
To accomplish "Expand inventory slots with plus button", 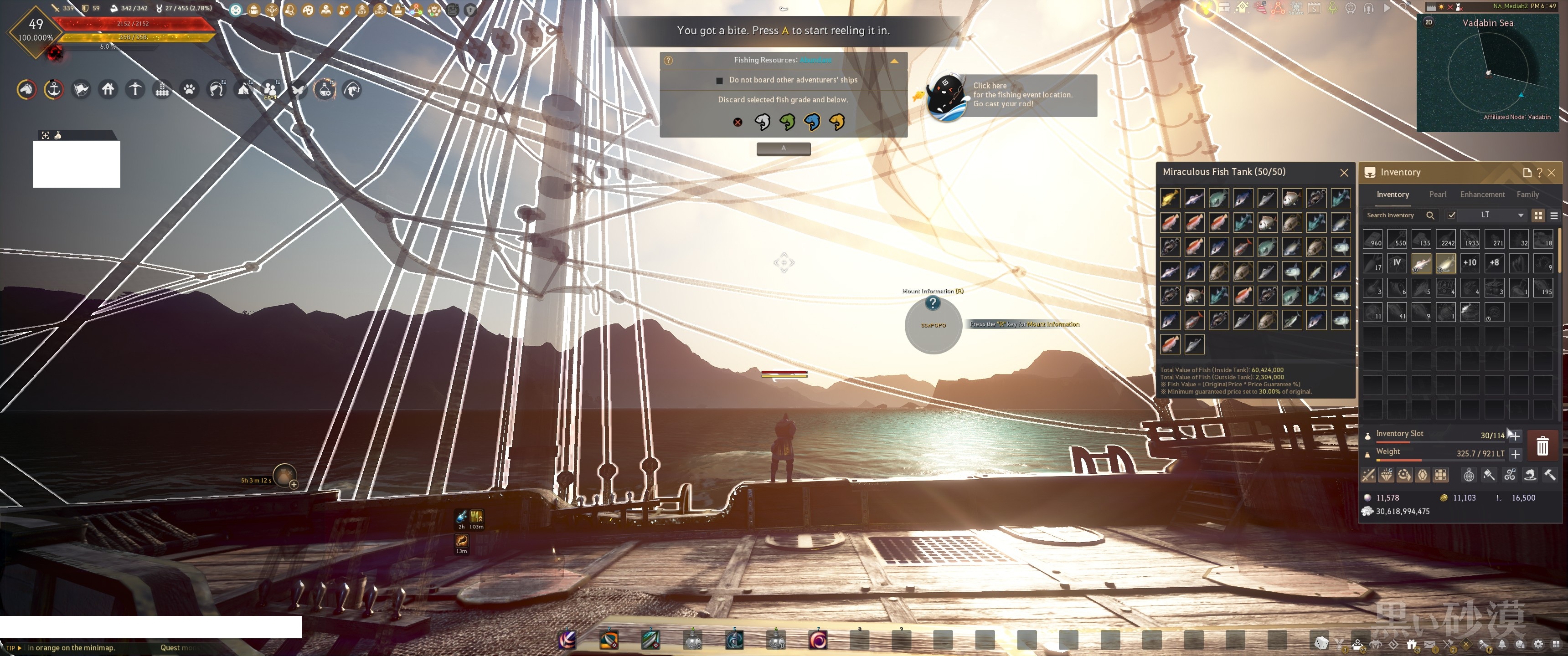I will pyautogui.click(x=1514, y=436).
